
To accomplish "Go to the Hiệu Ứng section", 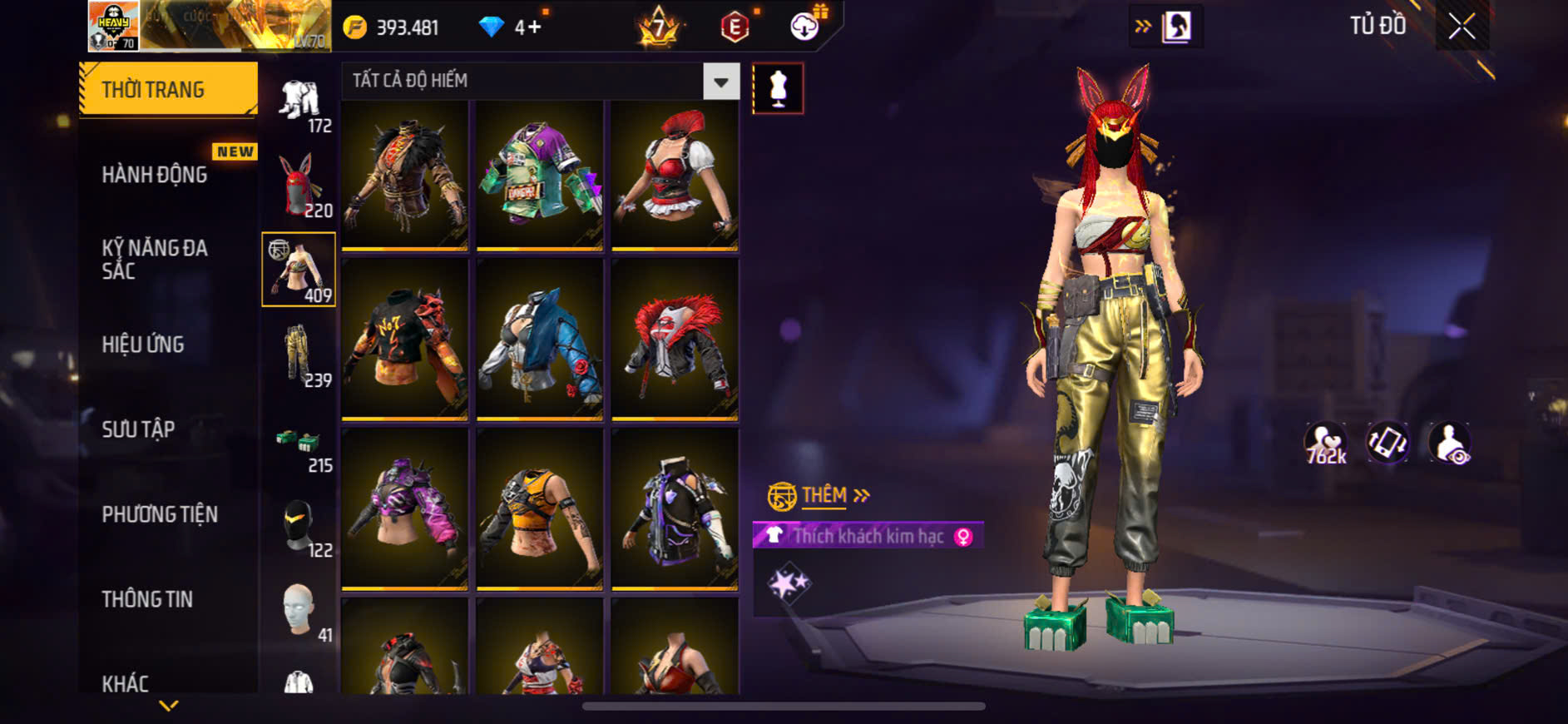I will pos(143,345).
